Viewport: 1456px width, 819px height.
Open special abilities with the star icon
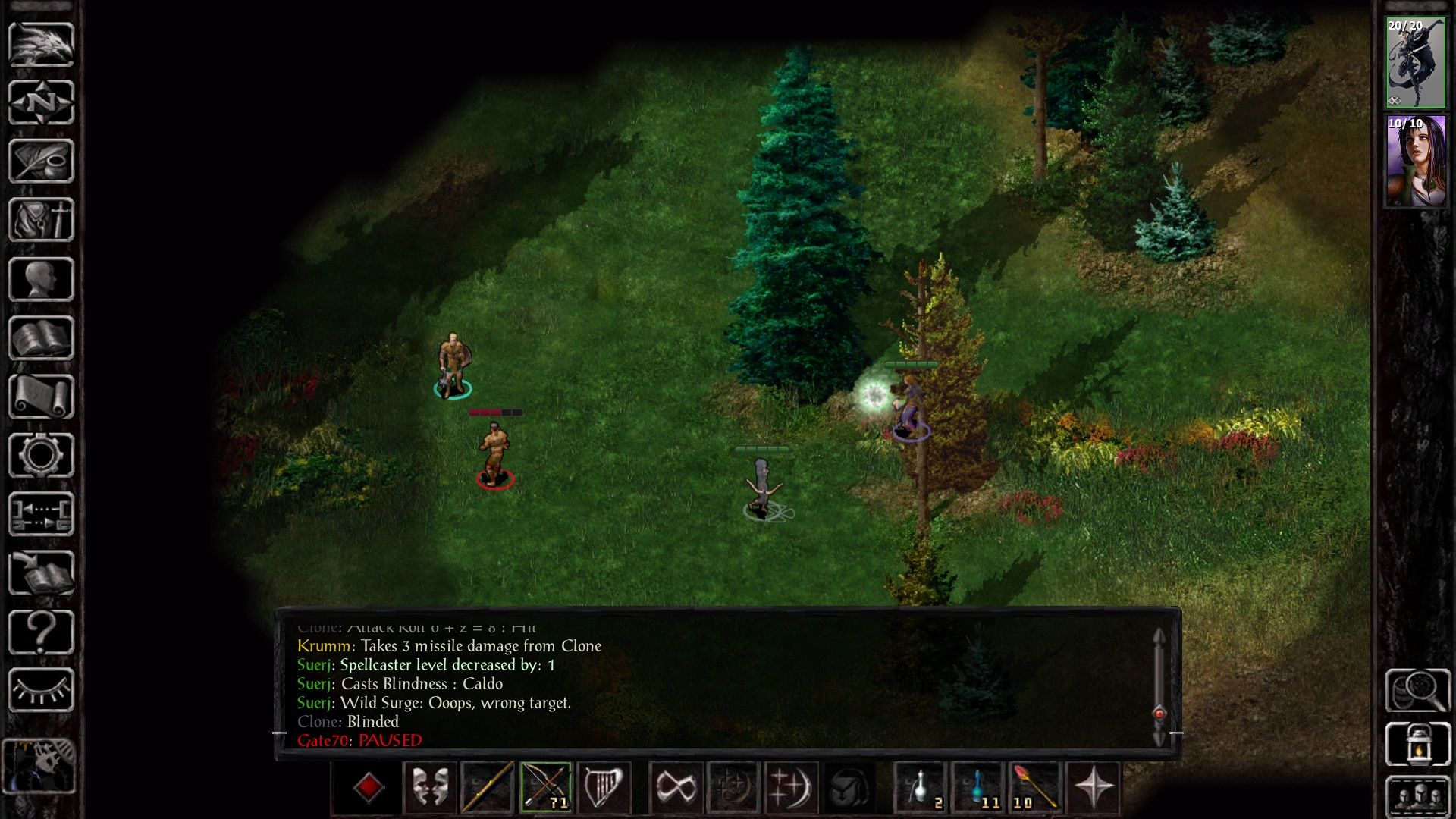(1094, 787)
